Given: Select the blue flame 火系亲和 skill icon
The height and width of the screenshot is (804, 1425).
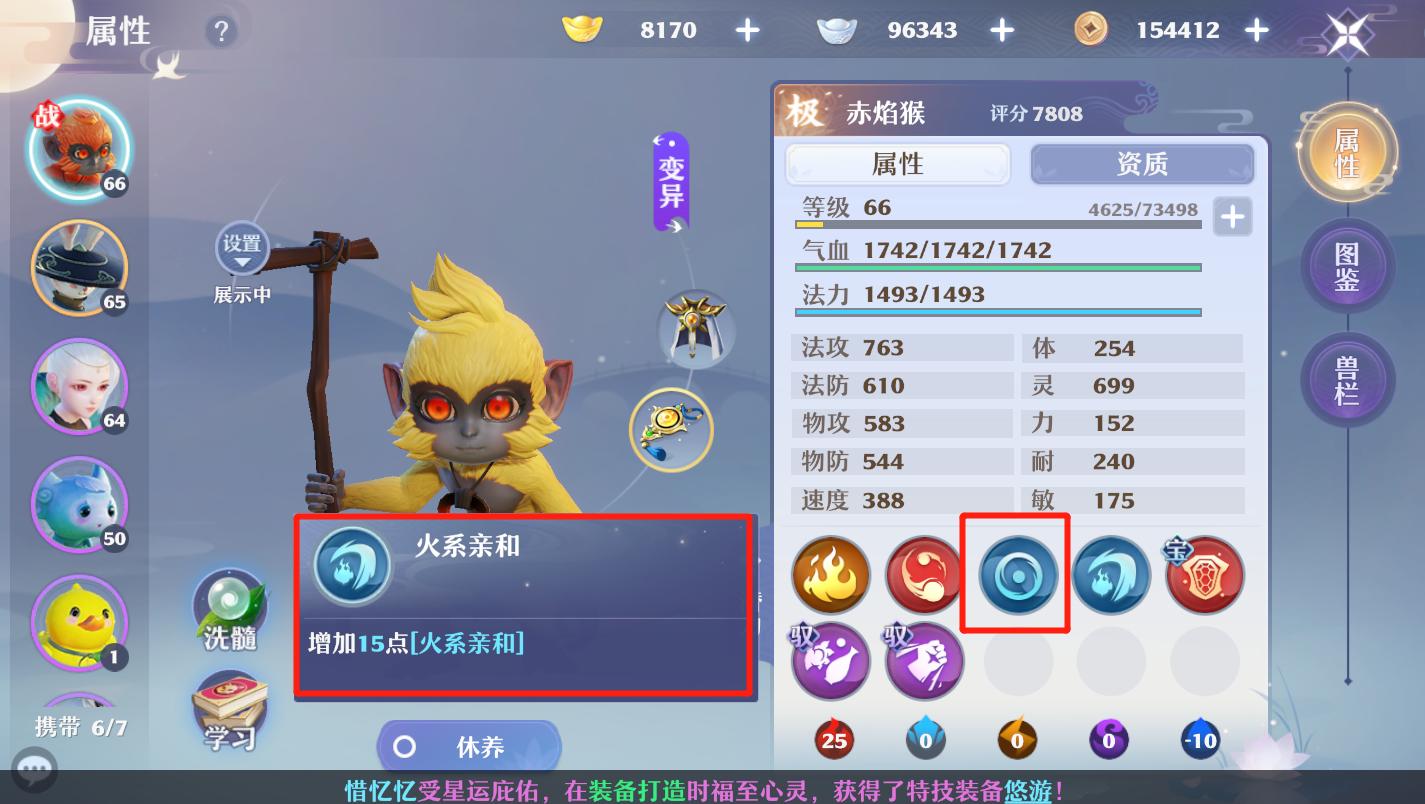Looking at the screenshot, I should pyautogui.click(x=1110, y=575).
